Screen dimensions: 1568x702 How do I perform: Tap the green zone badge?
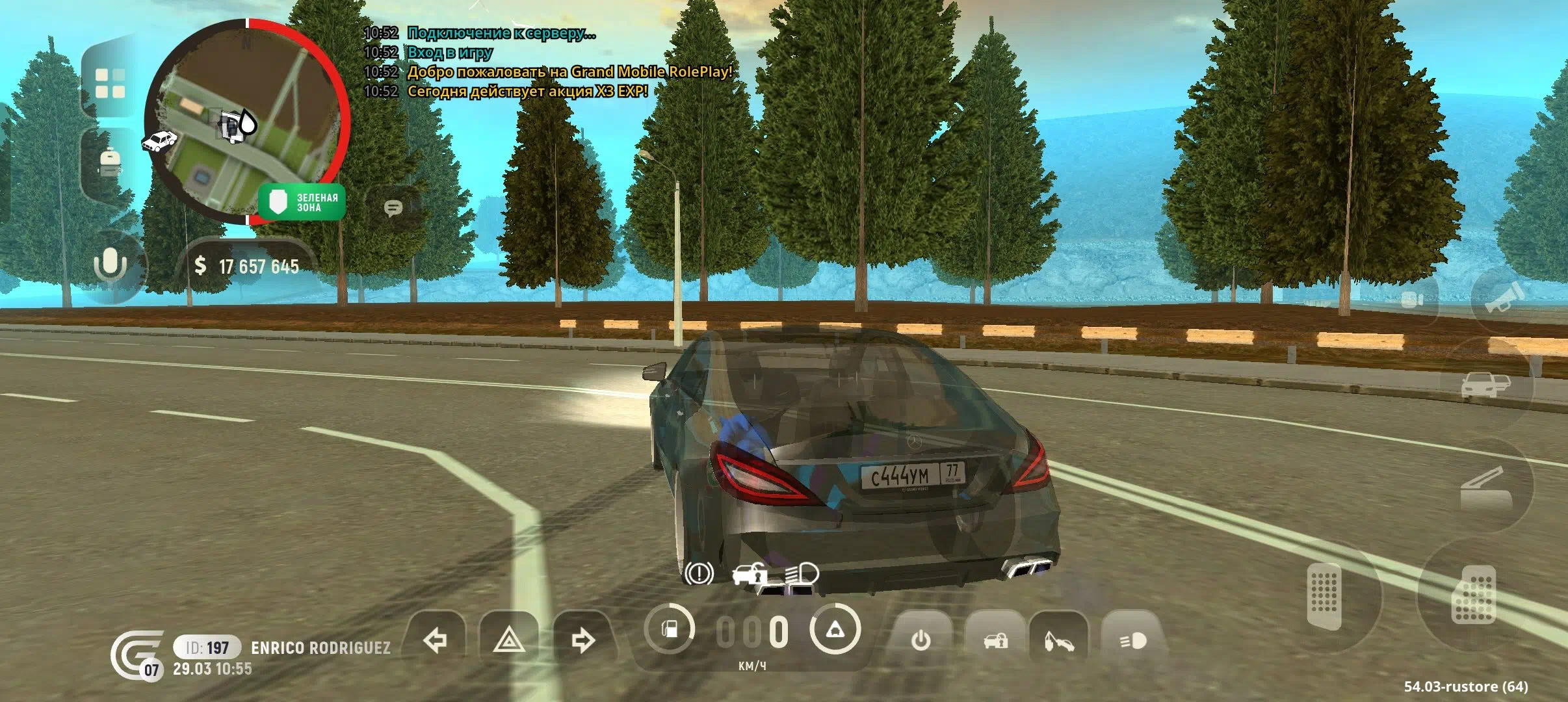tap(302, 202)
